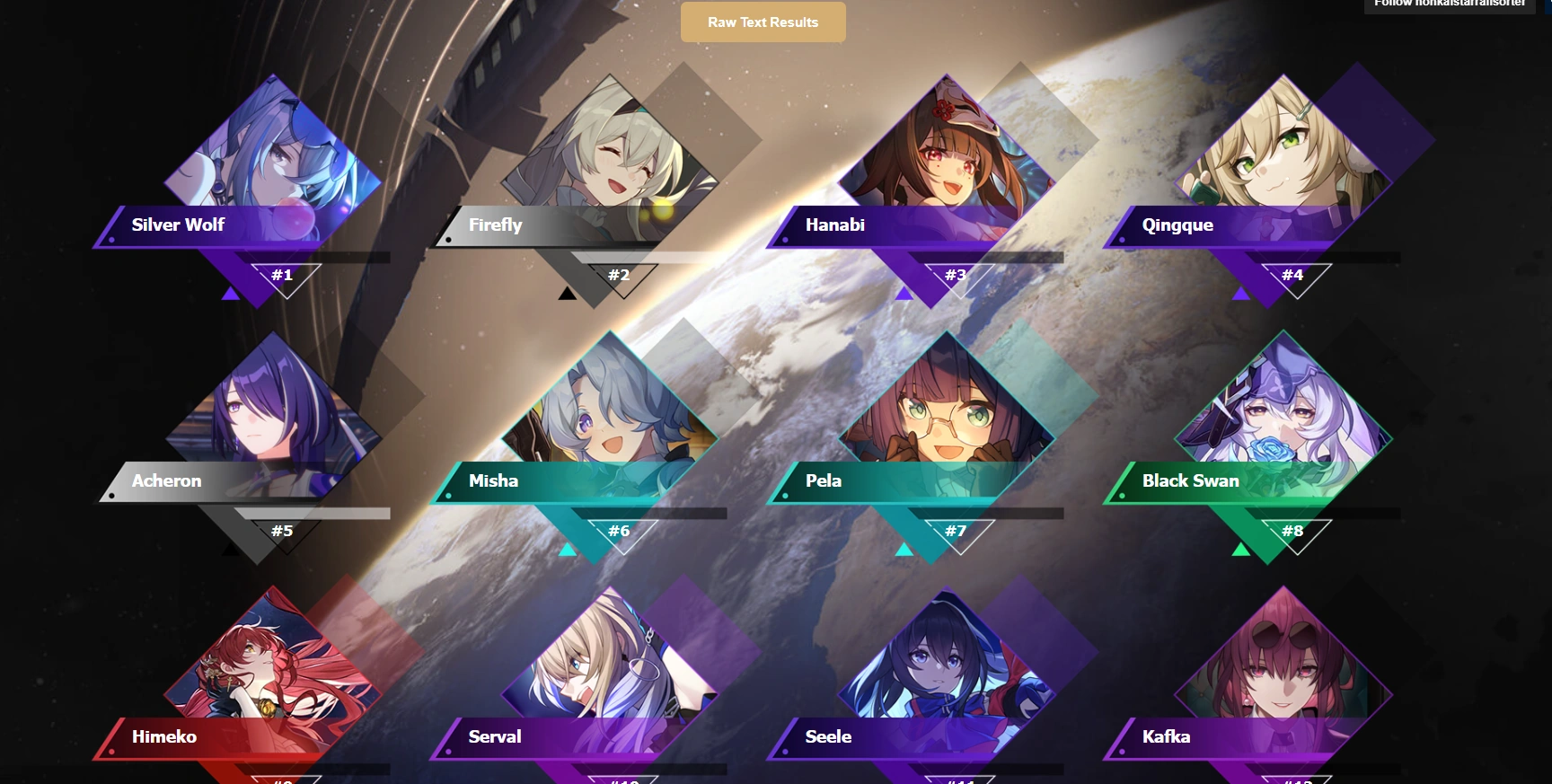The image size is (1552, 784).
Task: Click Follow honkaistarrailsorter link
Action: tap(1448, 4)
